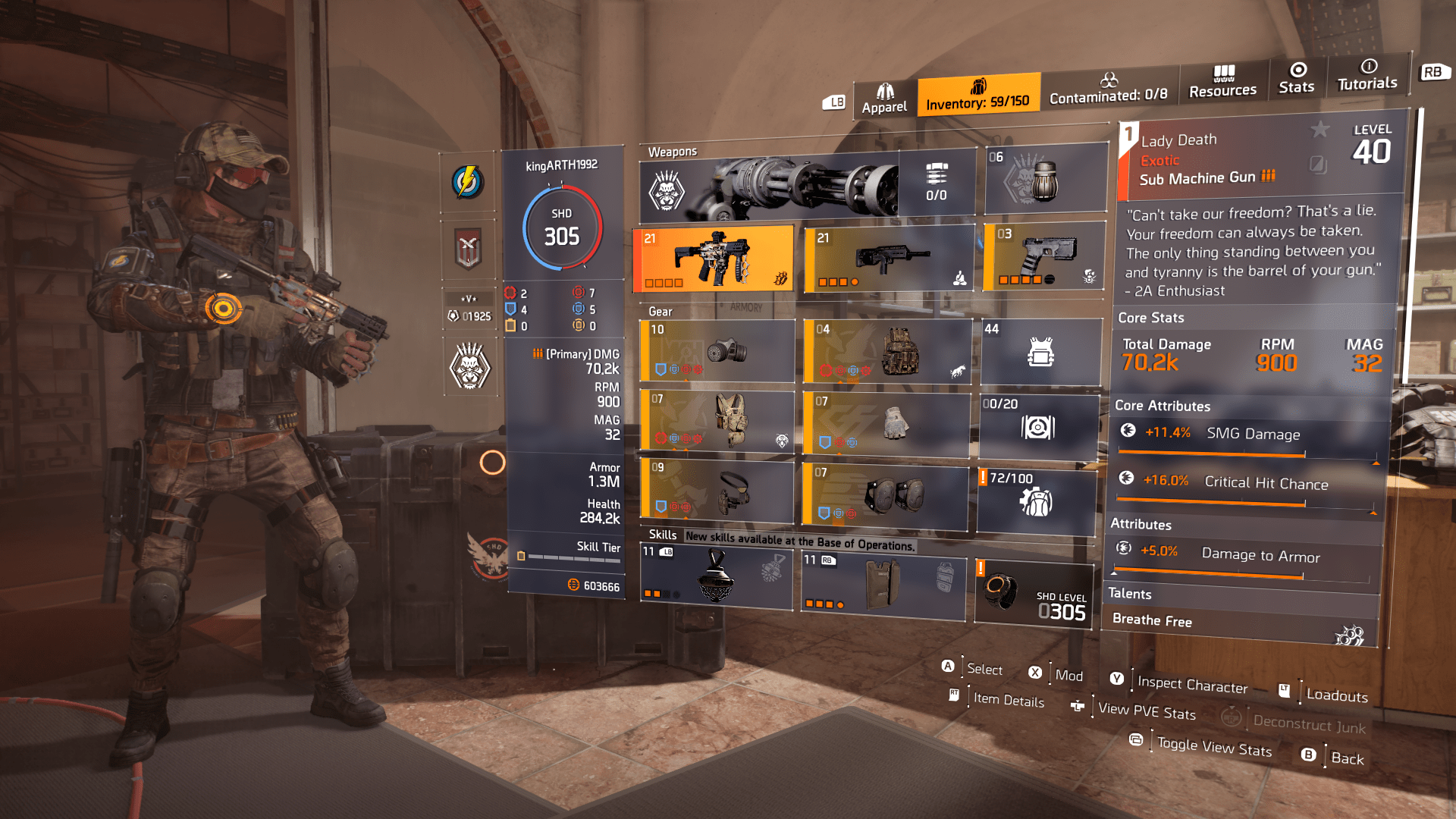
Task: Switch to the Apparel tab
Action: point(884,99)
